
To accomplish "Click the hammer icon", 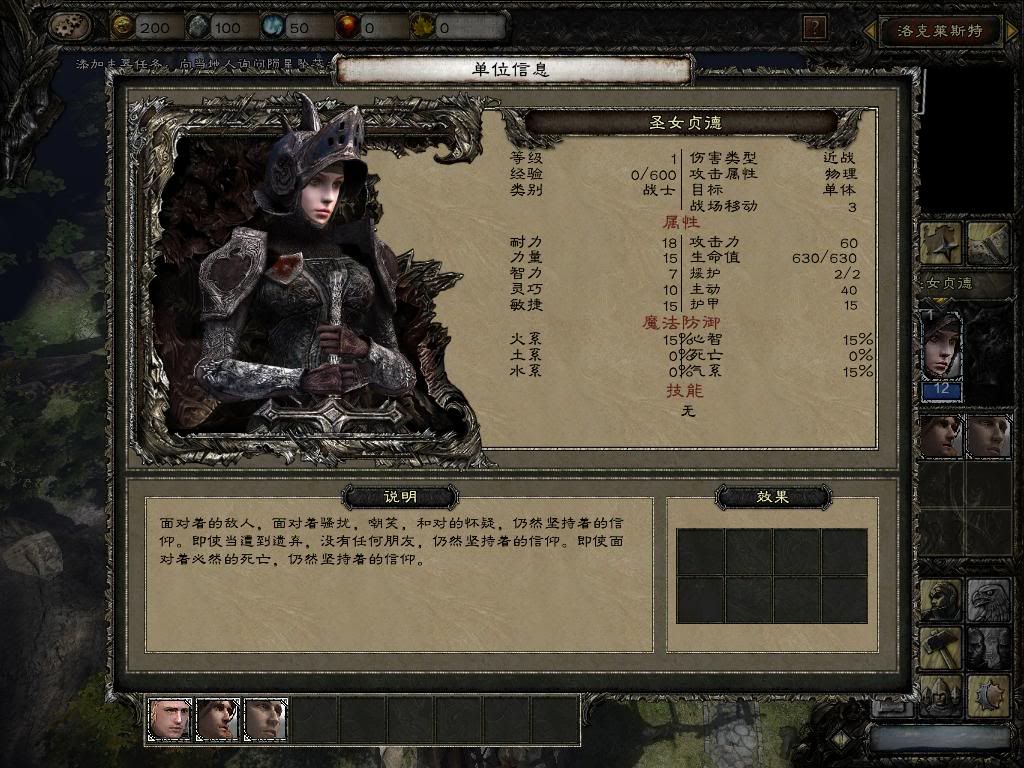I will tap(941, 648).
